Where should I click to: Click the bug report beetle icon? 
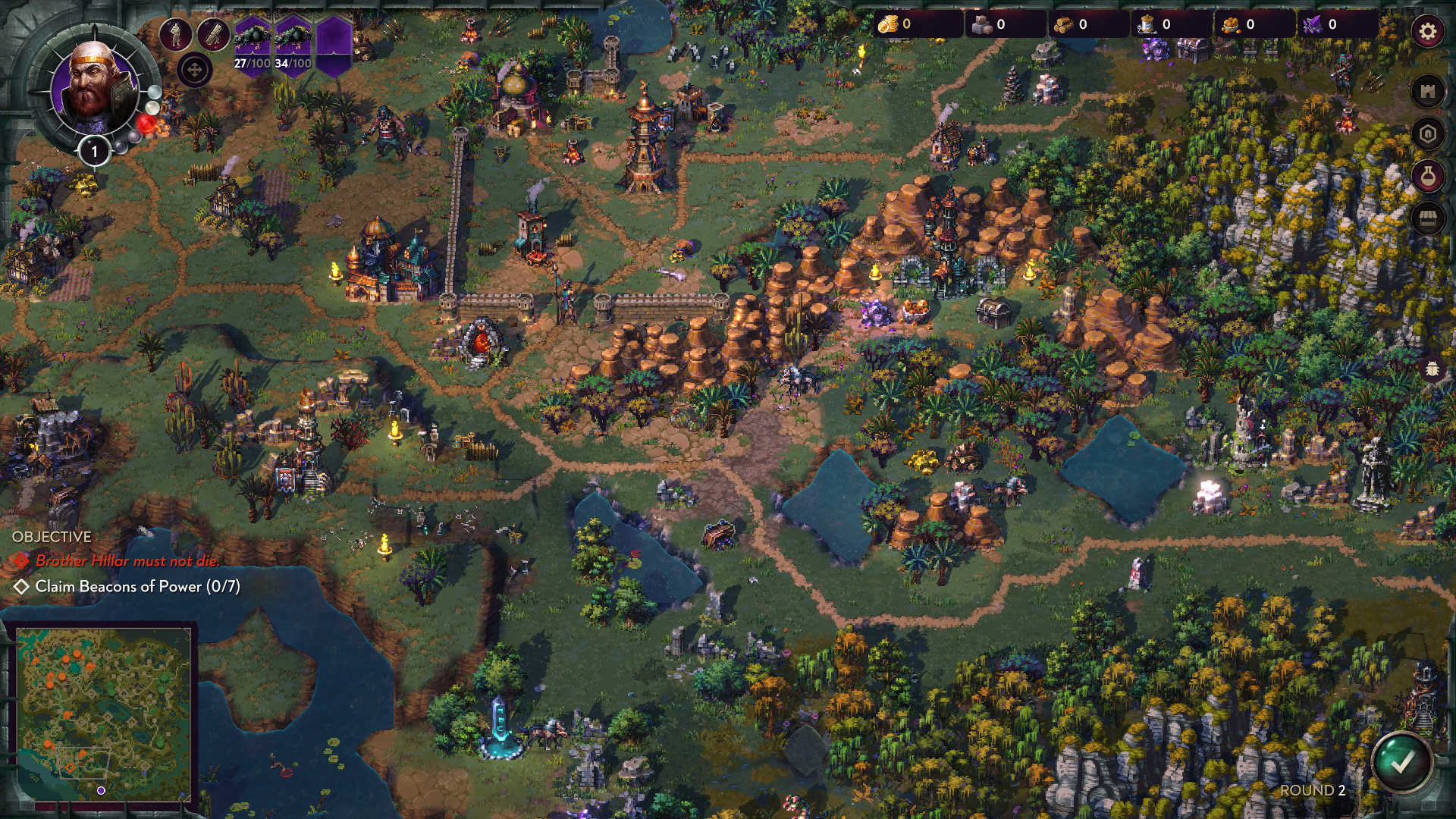1432,369
